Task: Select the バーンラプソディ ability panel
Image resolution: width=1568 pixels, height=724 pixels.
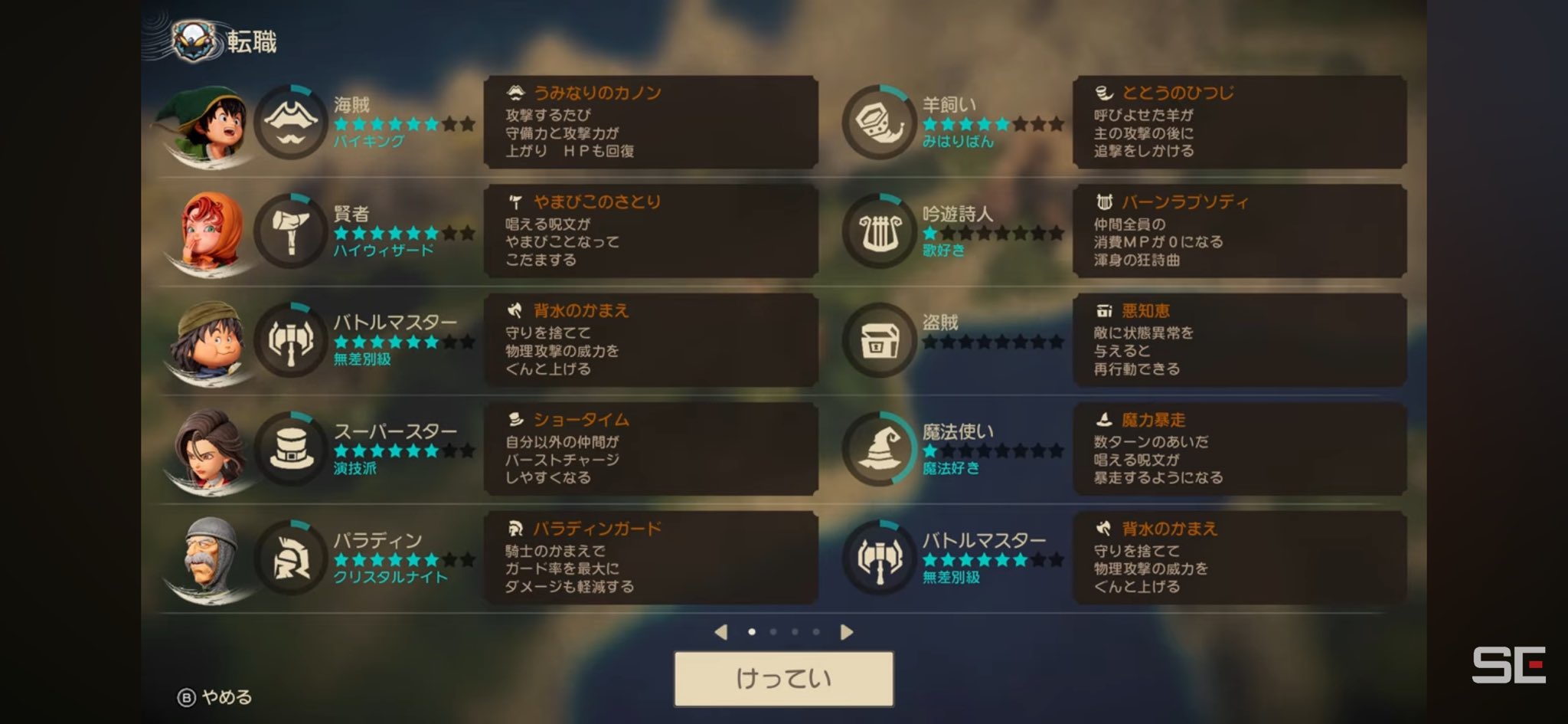Action: 1239,231
